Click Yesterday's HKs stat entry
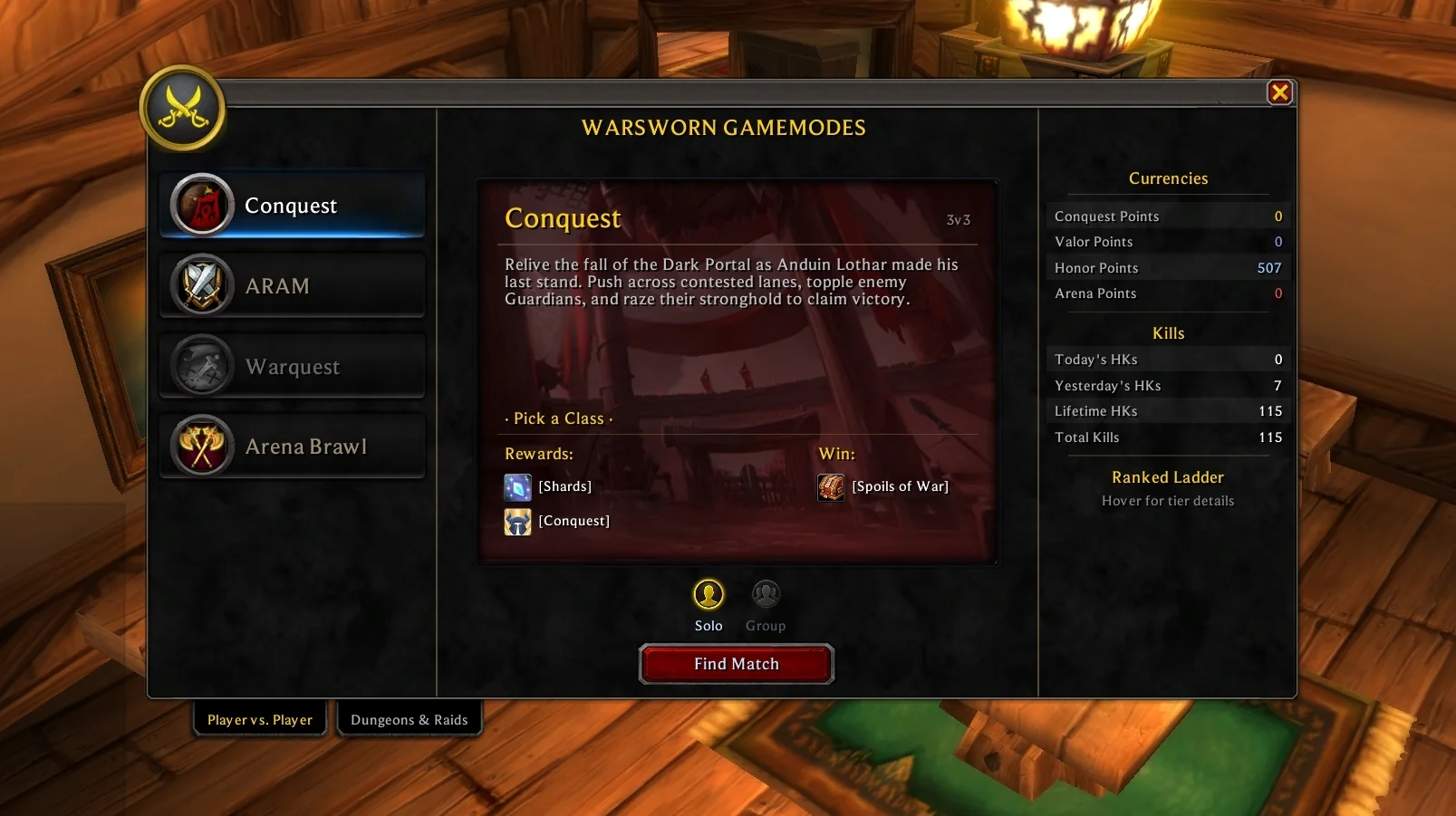The height and width of the screenshot is (816, 1456). point(1168,385)
